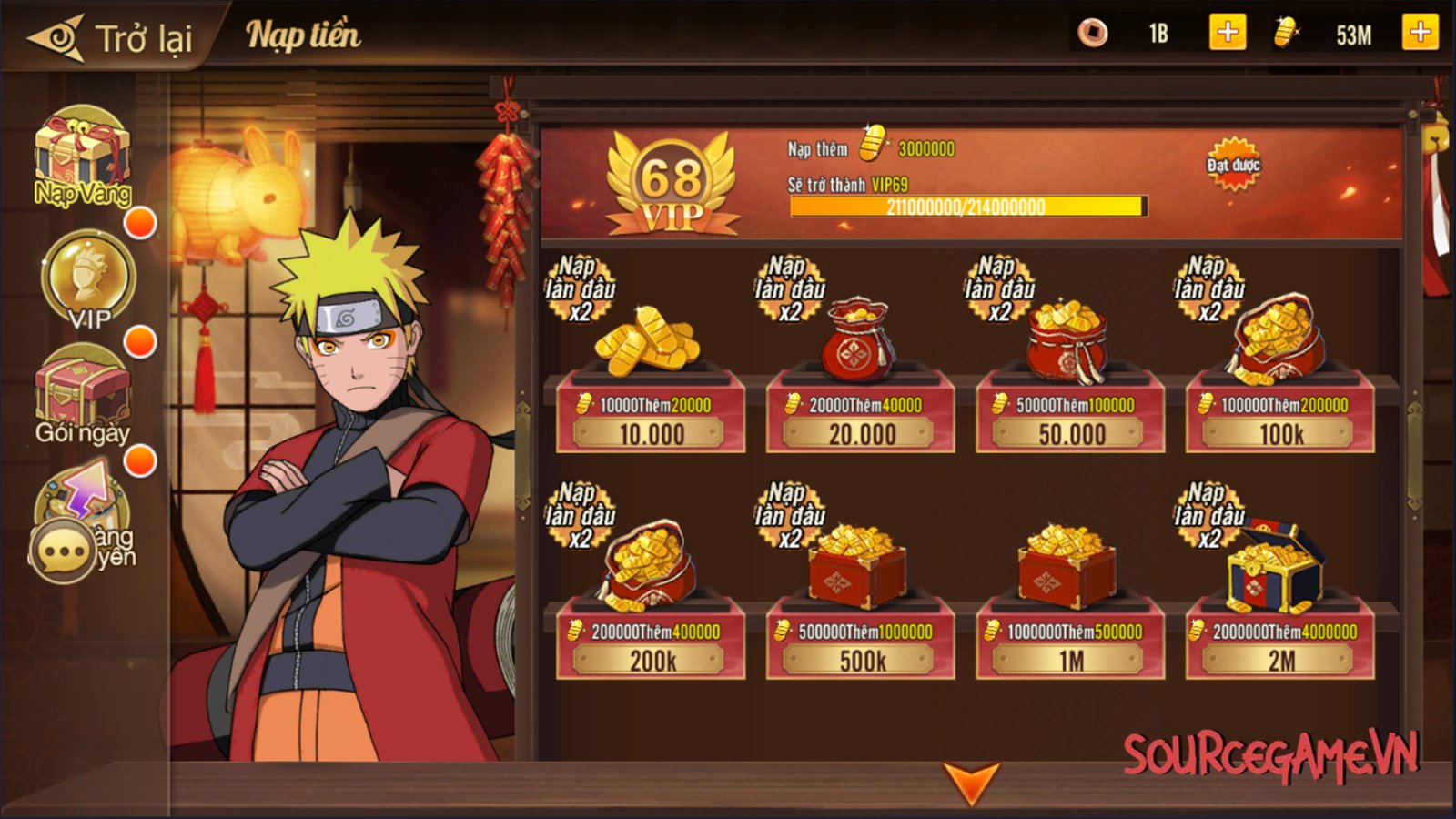Buy the 20.000 gold pack
This screenshot has height=819, width=1456.
pyautogui.click(x=861, y=433)
